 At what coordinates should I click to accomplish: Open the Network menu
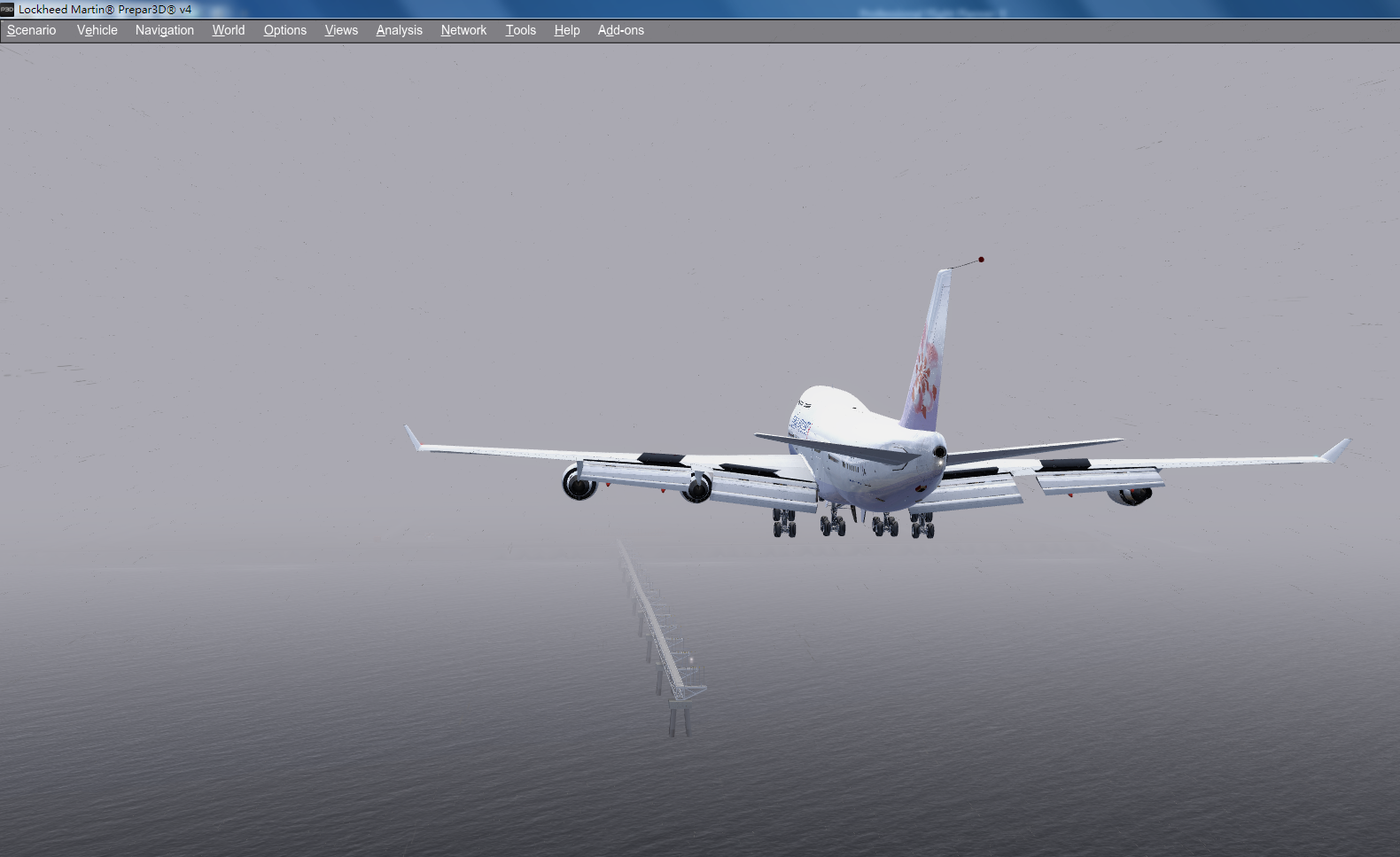click(463, 29)
